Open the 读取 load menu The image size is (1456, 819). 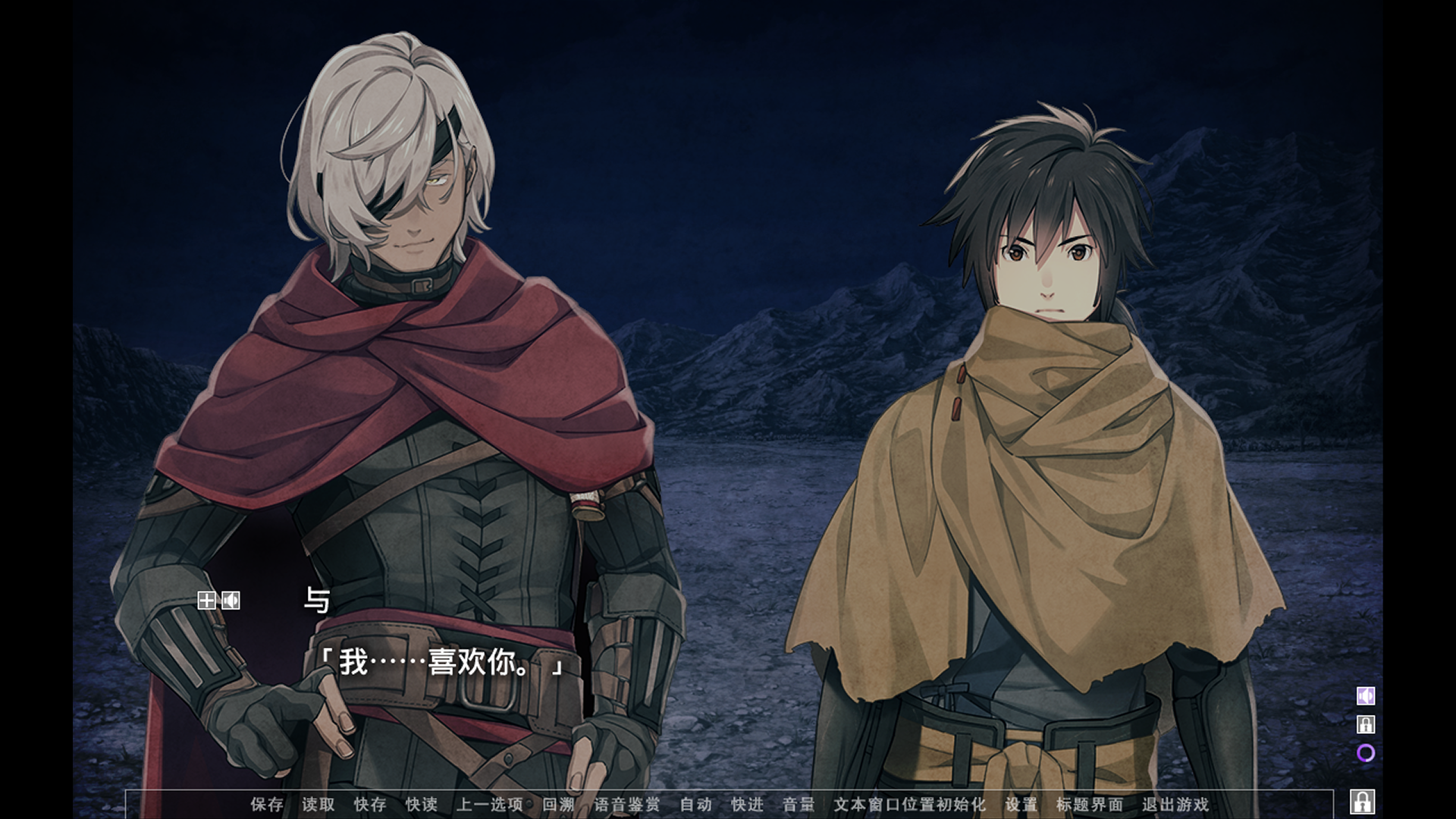(318, 804)
